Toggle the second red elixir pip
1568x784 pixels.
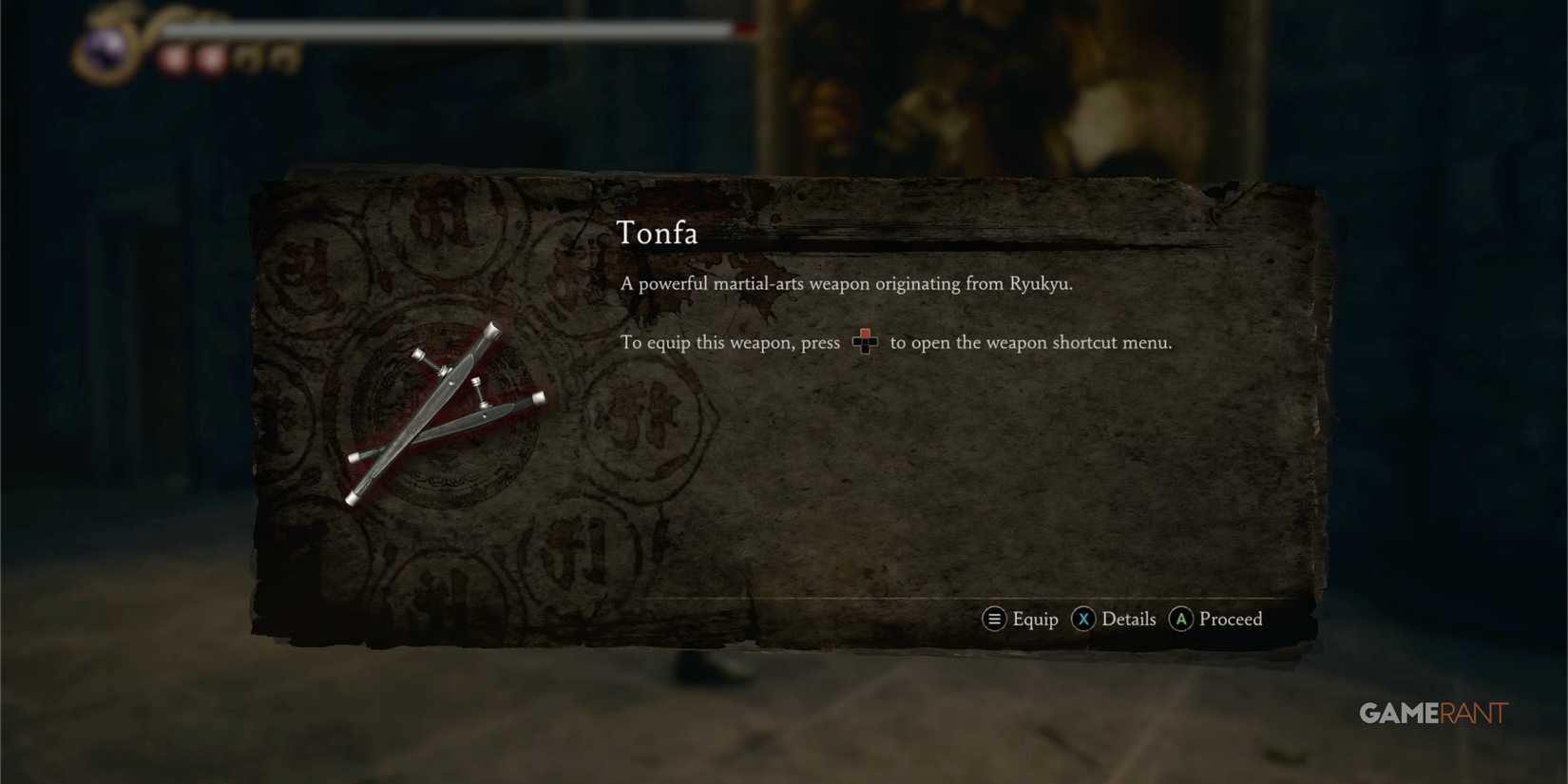[210, 57]
